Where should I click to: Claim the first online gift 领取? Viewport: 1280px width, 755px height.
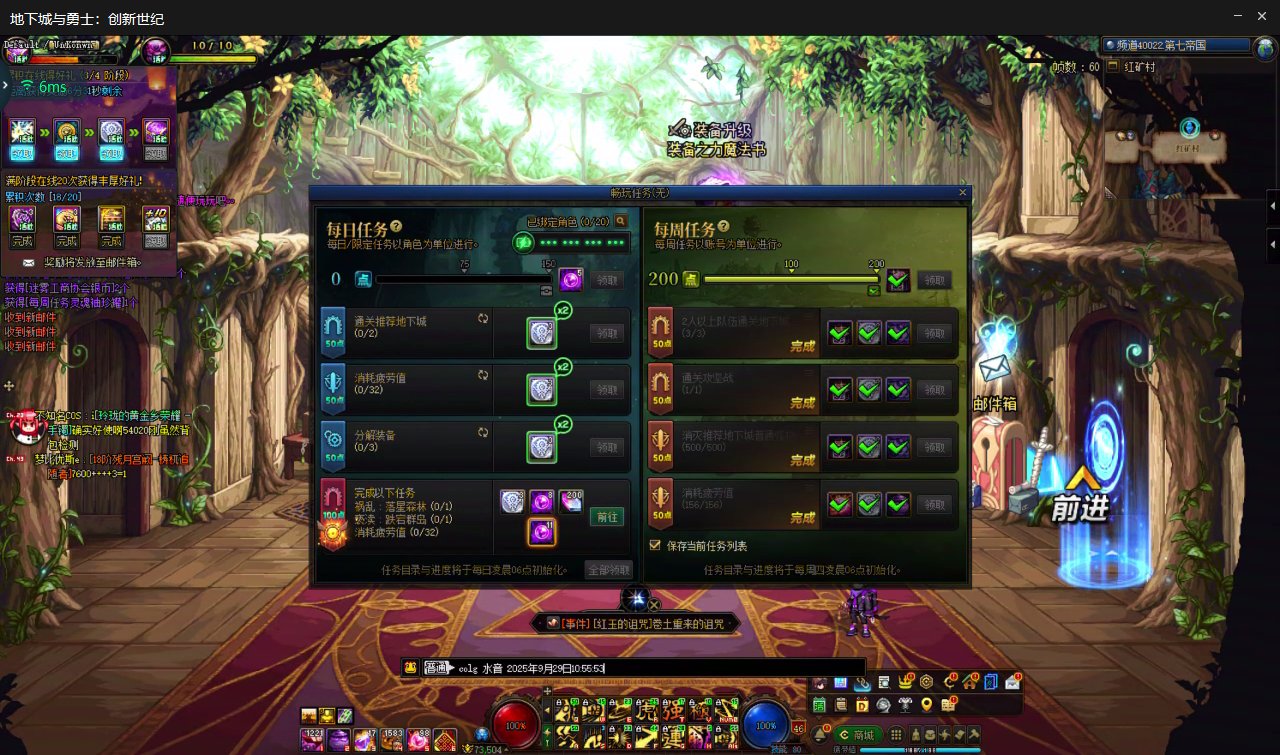pos(22,154)
